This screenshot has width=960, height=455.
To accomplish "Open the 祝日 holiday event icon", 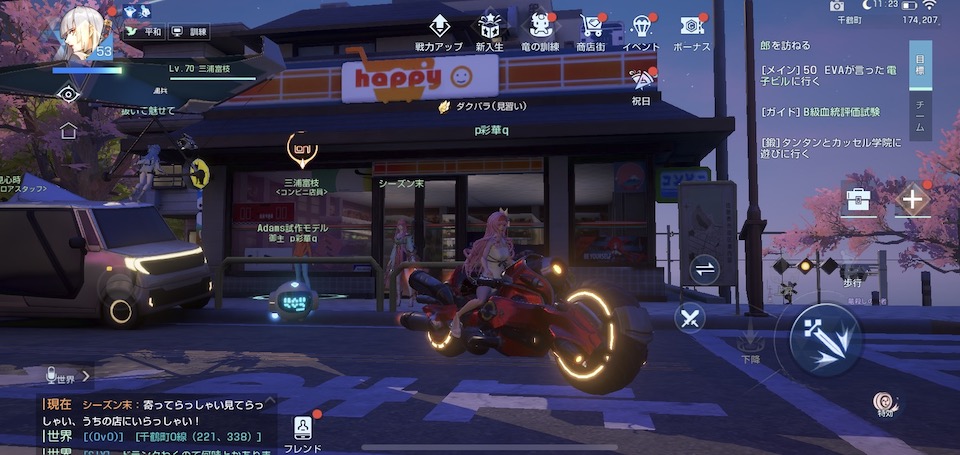I will point(641,84).
